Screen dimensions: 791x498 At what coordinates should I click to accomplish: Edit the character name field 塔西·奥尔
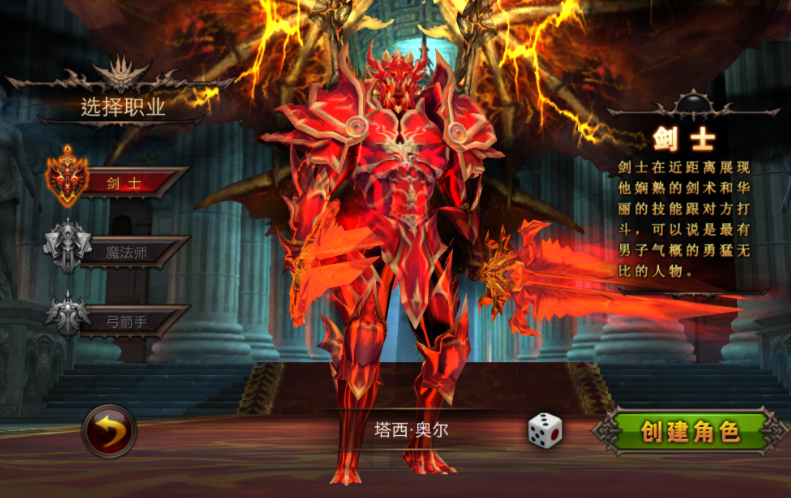pos(412,431)
